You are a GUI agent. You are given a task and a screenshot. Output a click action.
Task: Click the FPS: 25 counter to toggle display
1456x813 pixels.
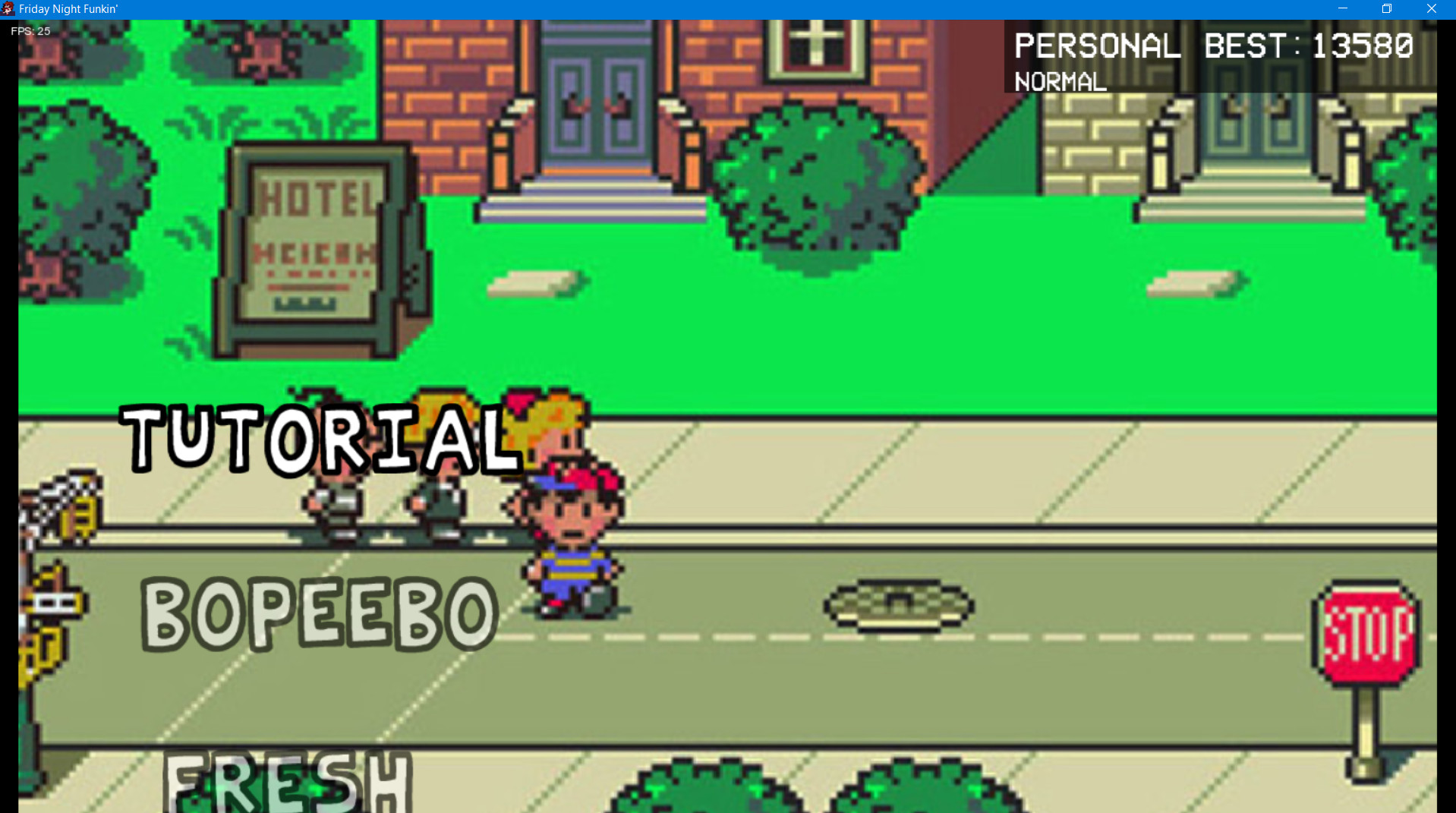29,31
